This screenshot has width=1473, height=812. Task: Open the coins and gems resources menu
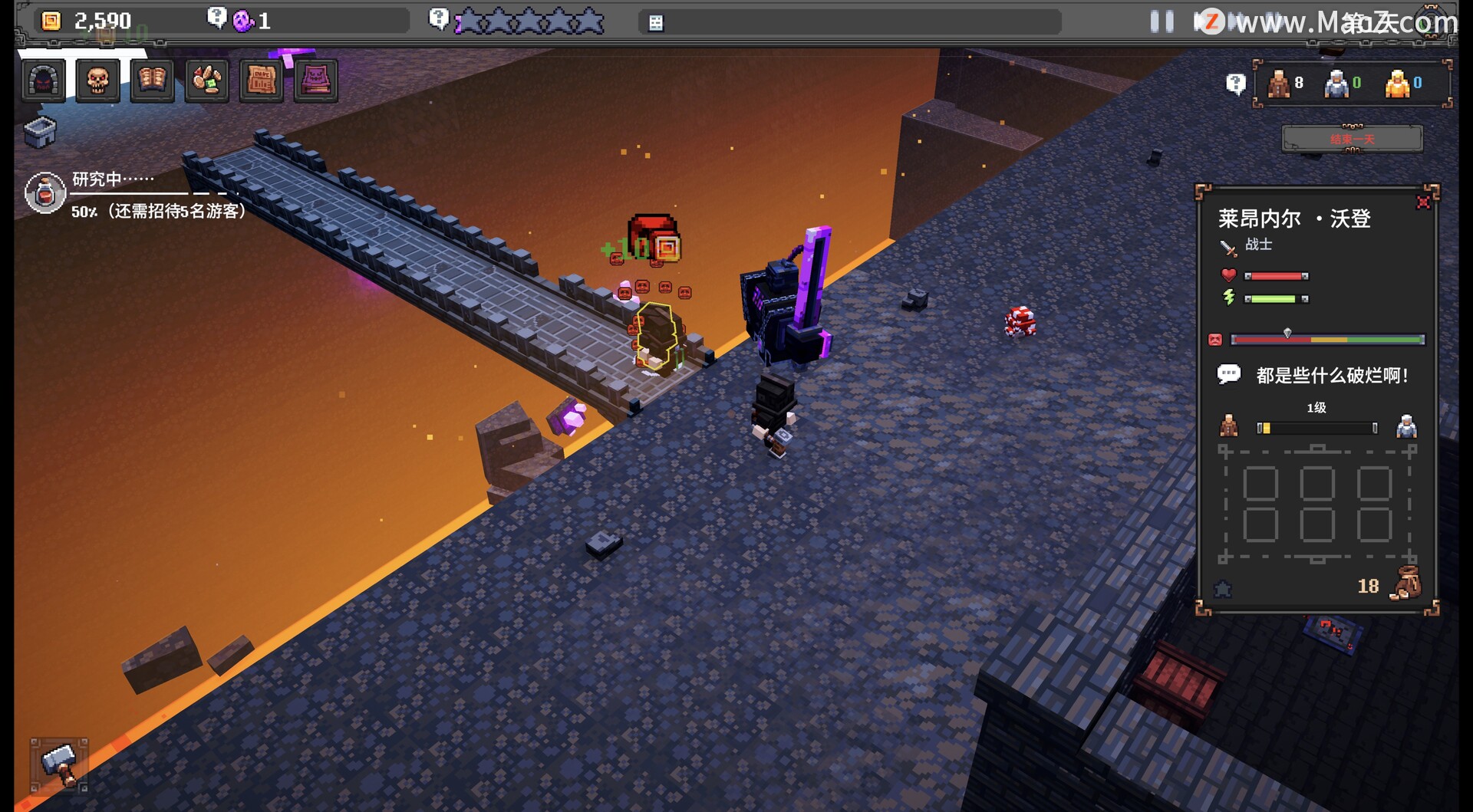point(206,81)
